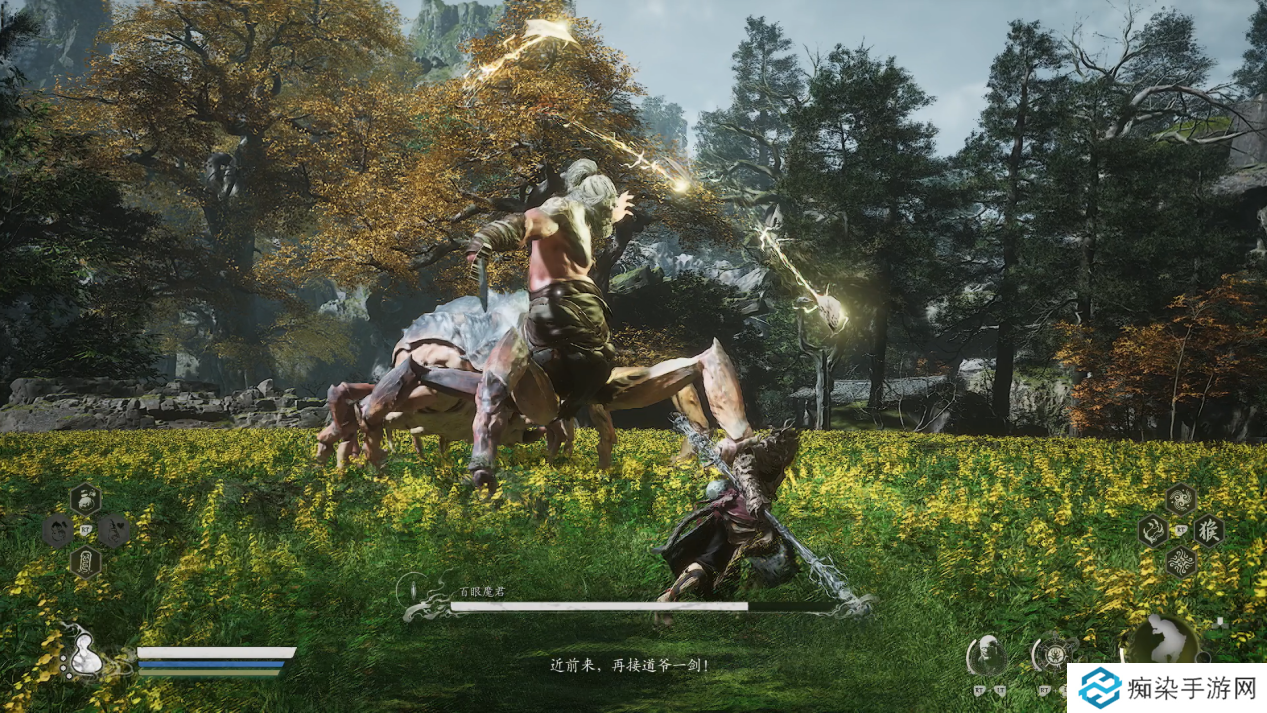
Task: Cast the ornate knot pattern spell
Action: 1181,561
